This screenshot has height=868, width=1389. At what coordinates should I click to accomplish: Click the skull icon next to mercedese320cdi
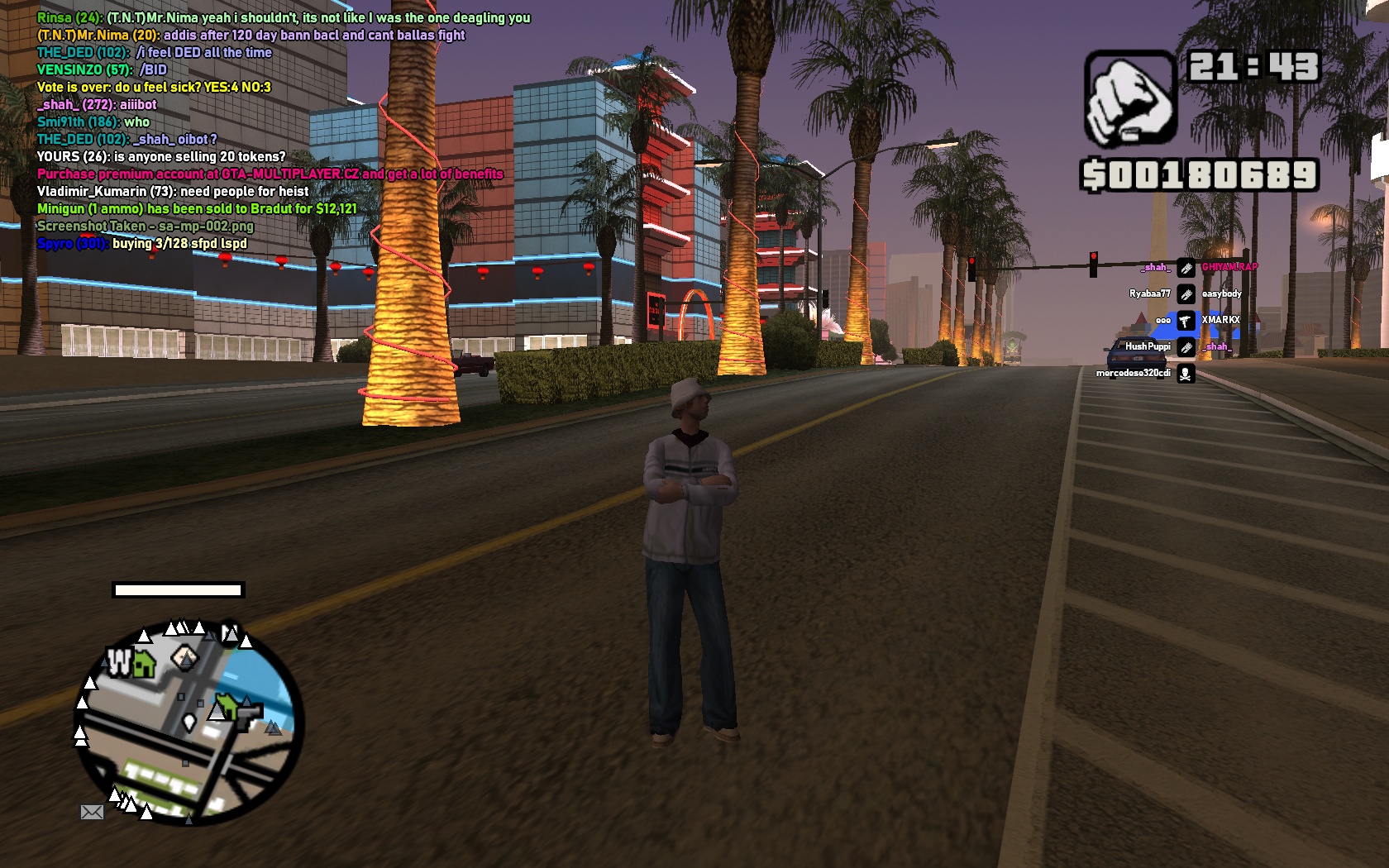coord(1186,374)
